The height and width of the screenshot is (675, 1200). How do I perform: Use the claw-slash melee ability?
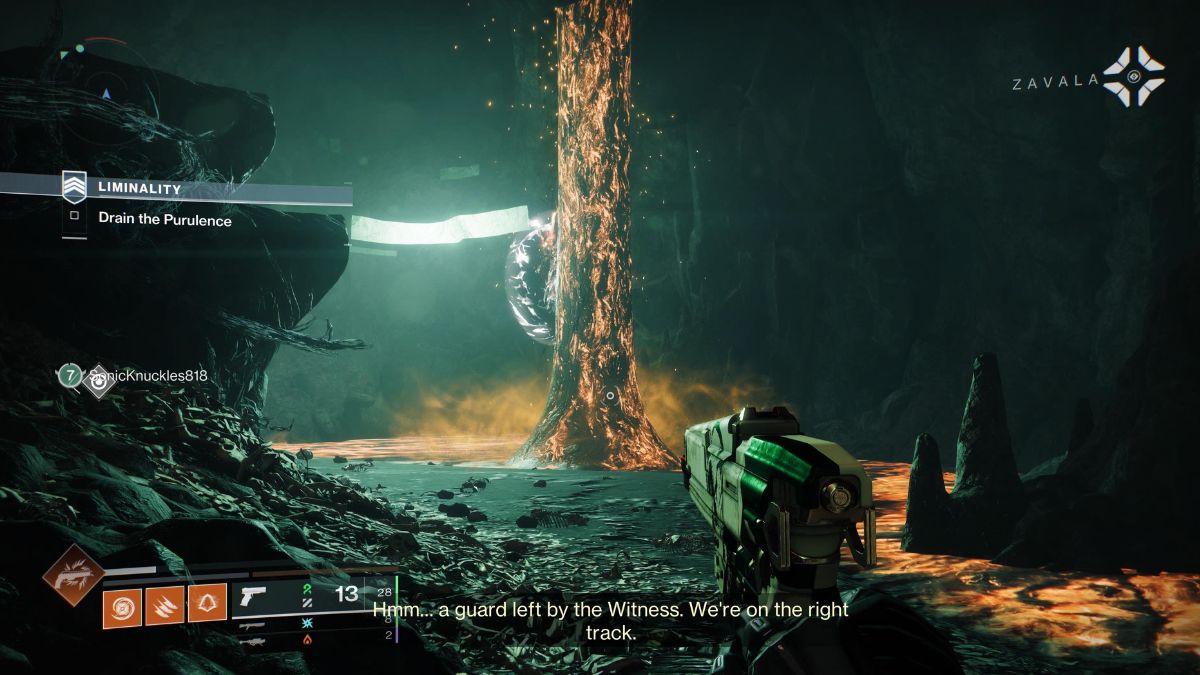(x=164, y=606)
